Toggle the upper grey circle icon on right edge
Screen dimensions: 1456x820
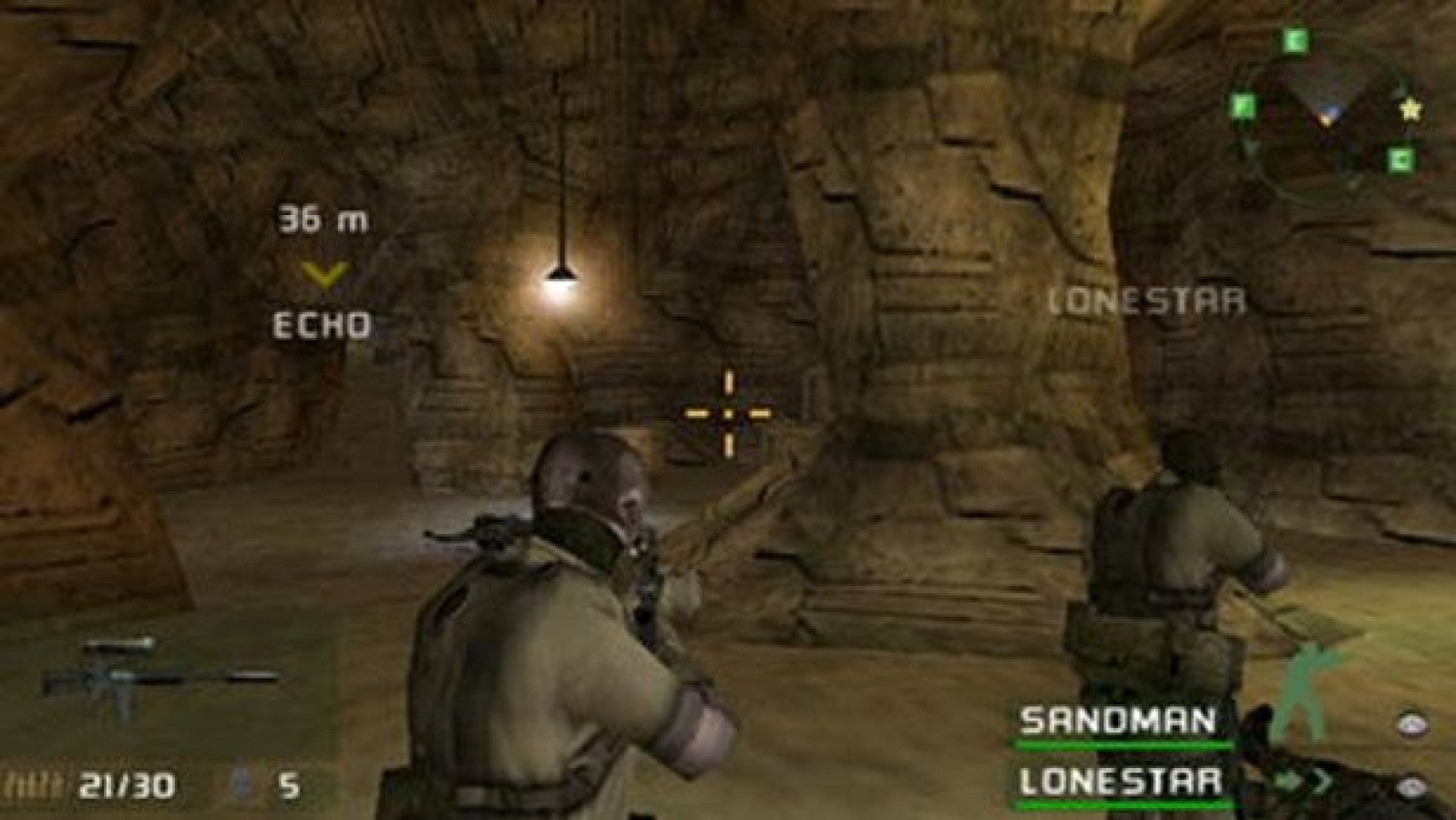[1411, 724]
